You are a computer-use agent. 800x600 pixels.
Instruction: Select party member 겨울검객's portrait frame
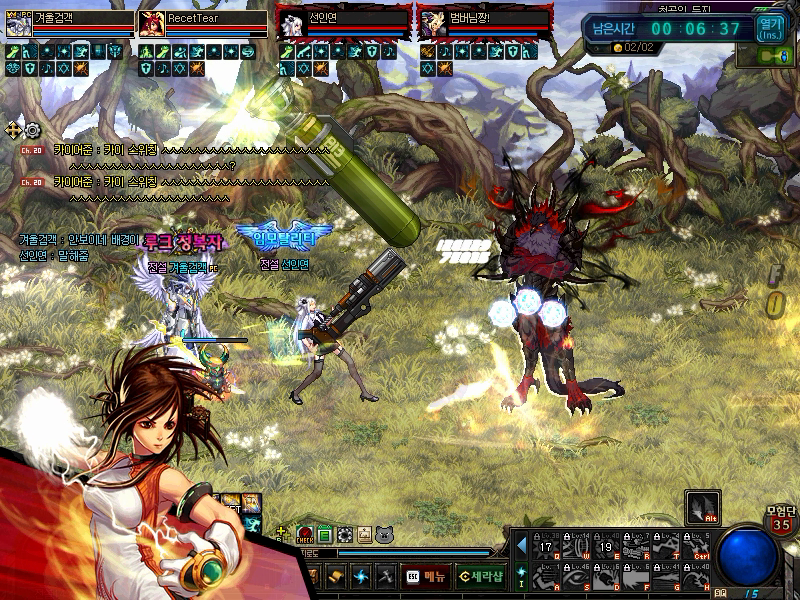tap(19, 24)
